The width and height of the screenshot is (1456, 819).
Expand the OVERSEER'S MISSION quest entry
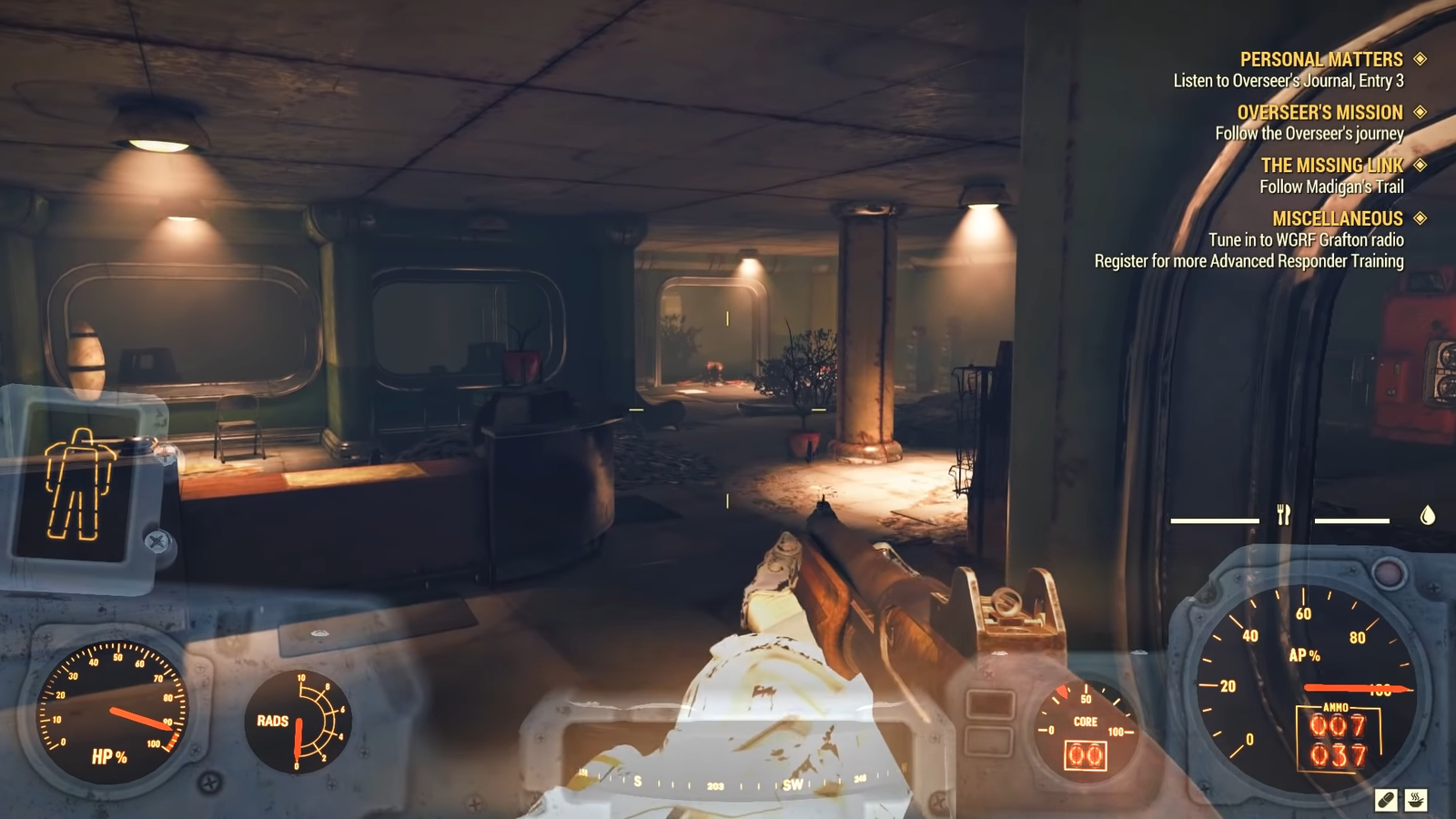[x=1319, y=112]
